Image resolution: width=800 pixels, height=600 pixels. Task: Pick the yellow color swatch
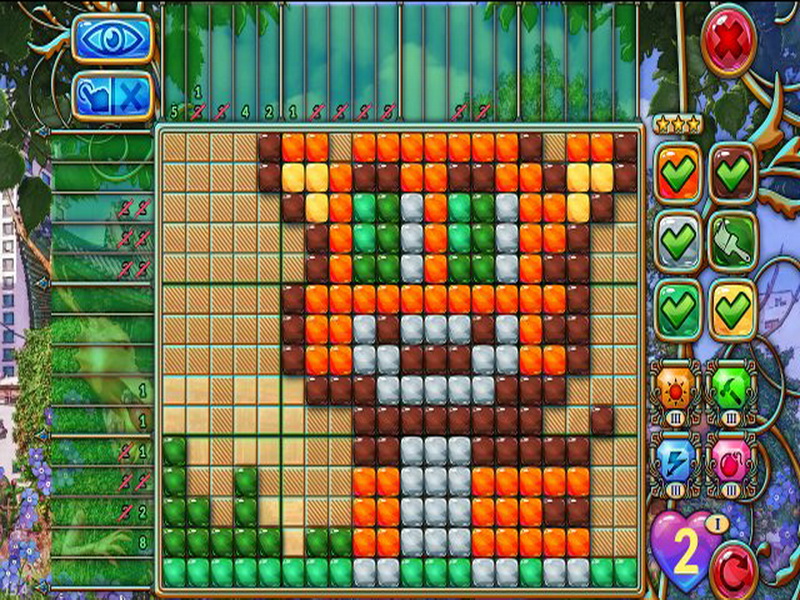click(733, 310)
